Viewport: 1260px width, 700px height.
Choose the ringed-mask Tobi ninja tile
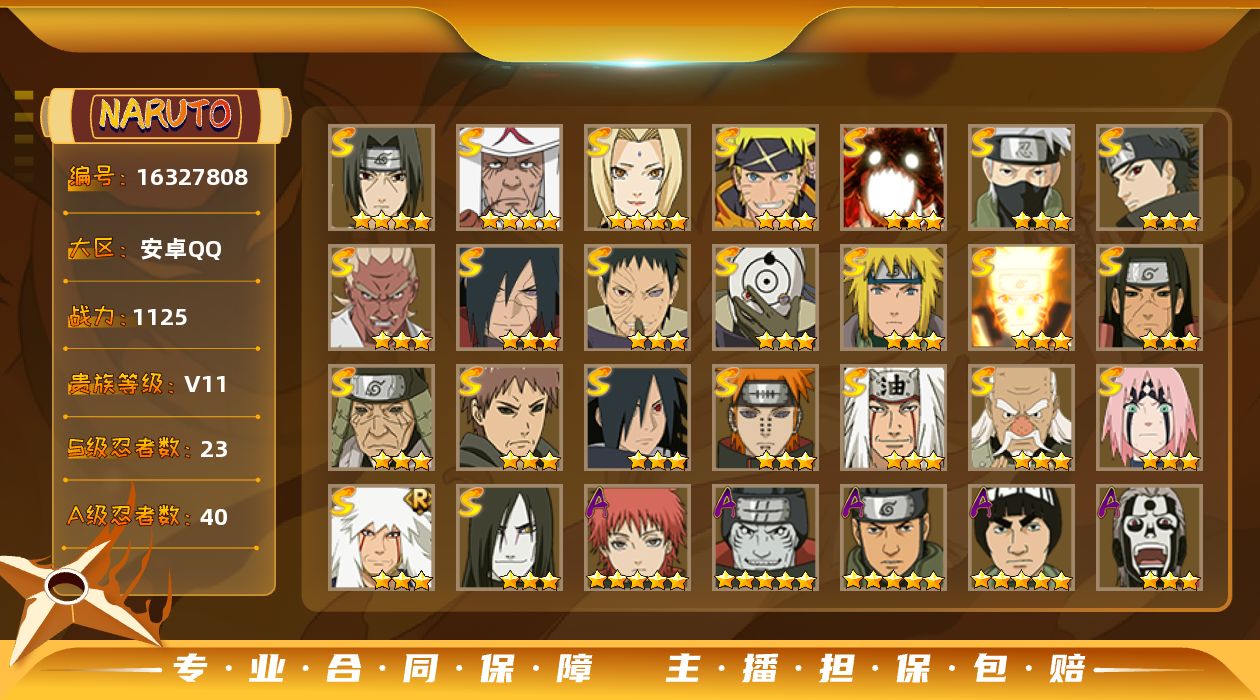(x=765, y=297)
